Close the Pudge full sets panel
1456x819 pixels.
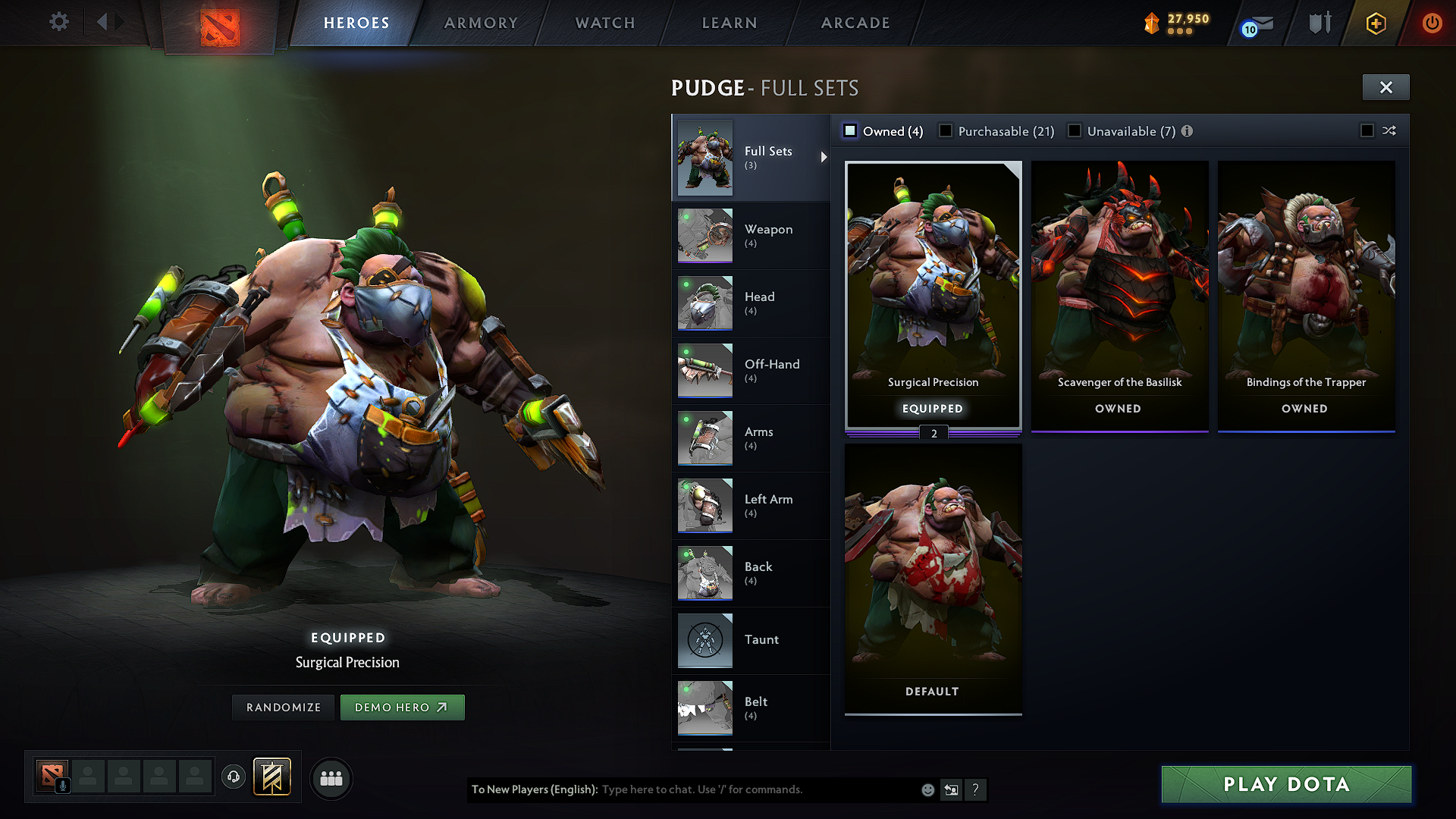coord(1385,87)
